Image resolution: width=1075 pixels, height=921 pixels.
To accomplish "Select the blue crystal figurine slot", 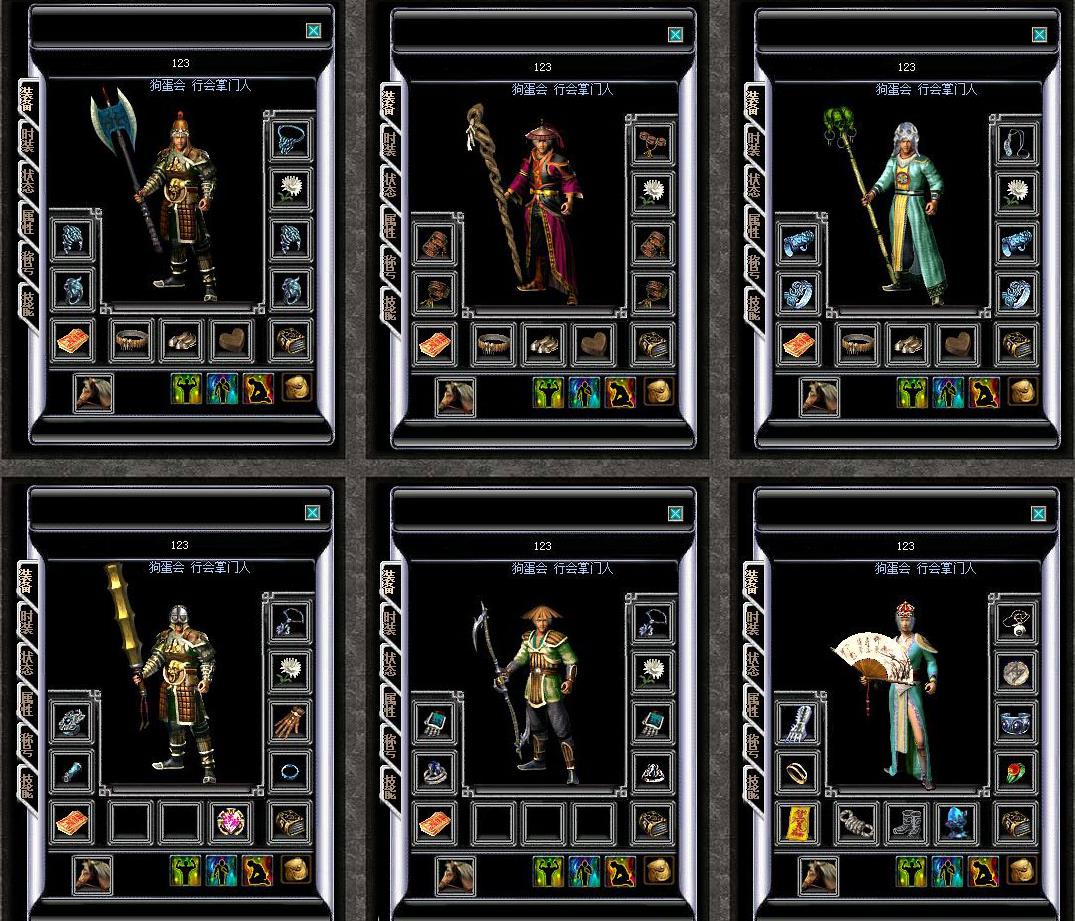I will coord(957,823).
